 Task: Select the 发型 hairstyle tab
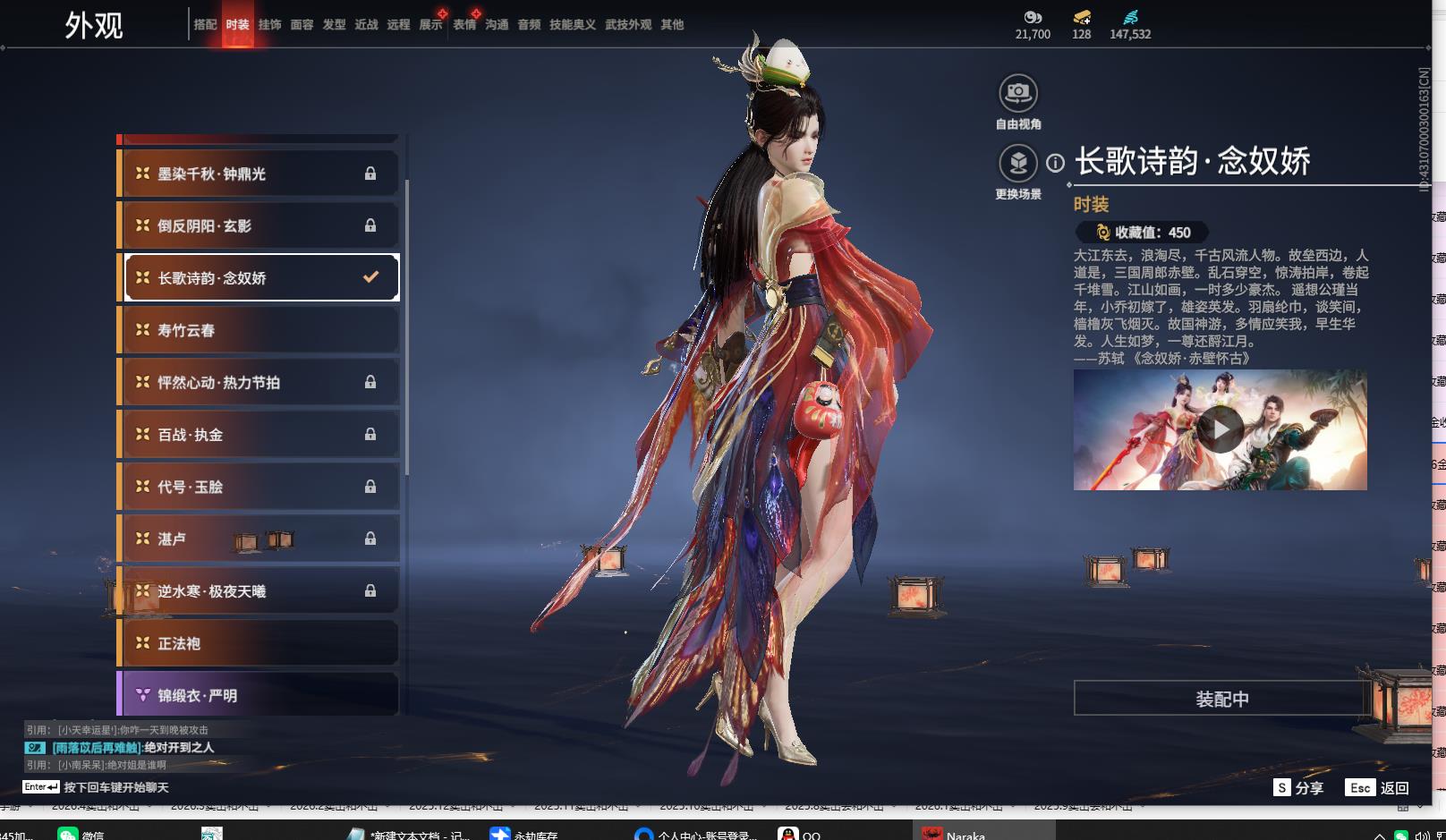coord(334,25)
